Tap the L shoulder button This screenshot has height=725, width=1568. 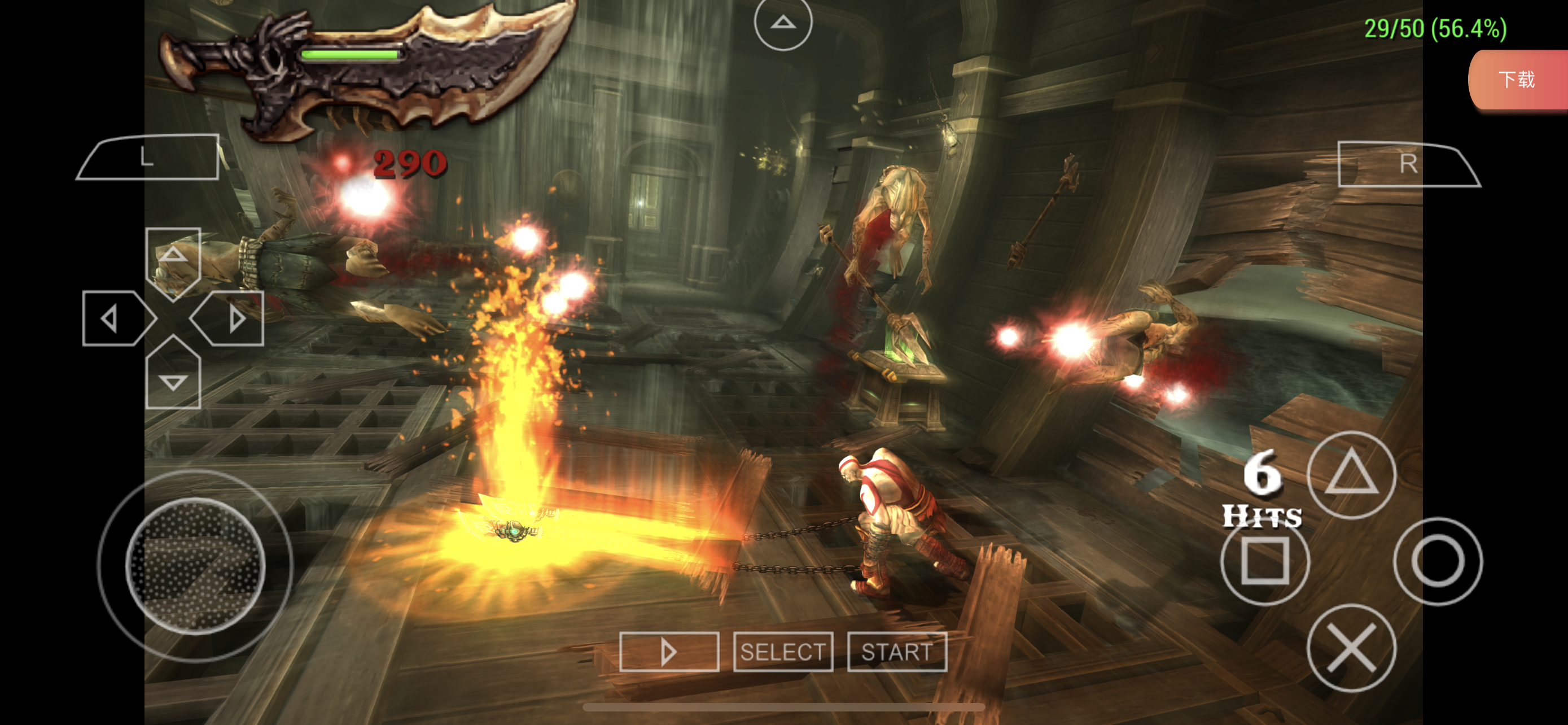[x=148, y=158]
